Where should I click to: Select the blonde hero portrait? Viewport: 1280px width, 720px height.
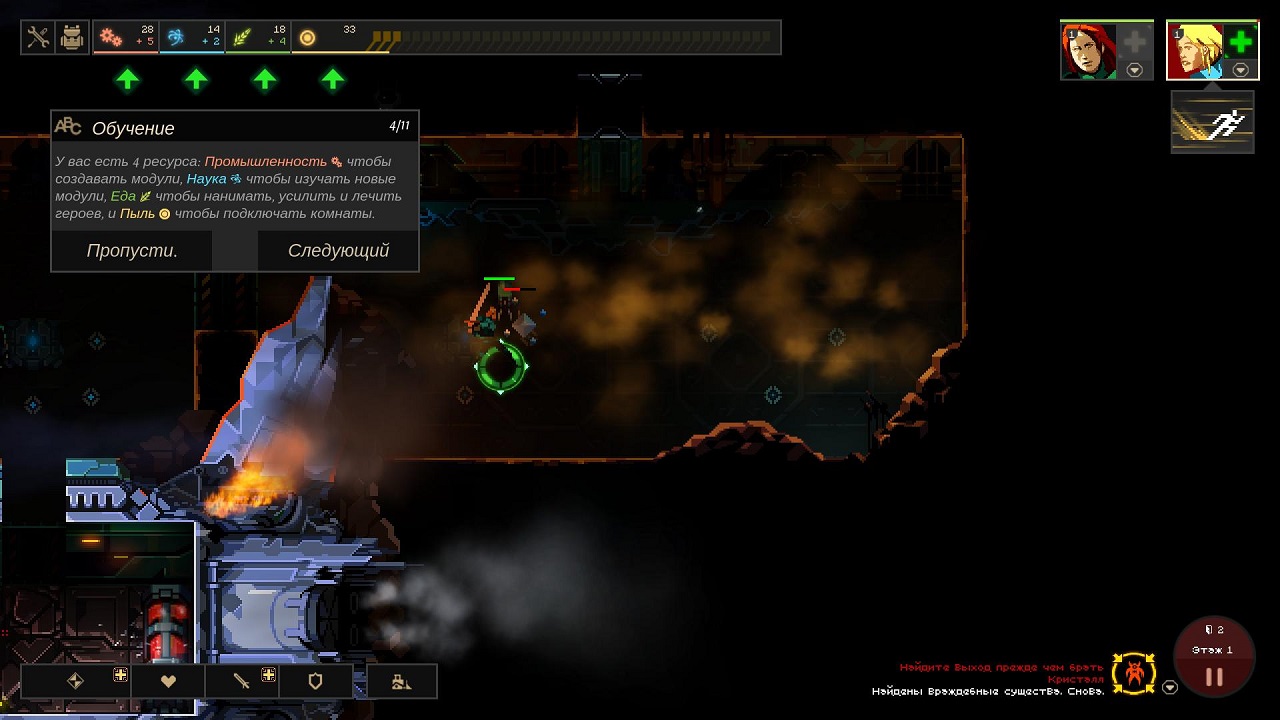(1195, 52)
